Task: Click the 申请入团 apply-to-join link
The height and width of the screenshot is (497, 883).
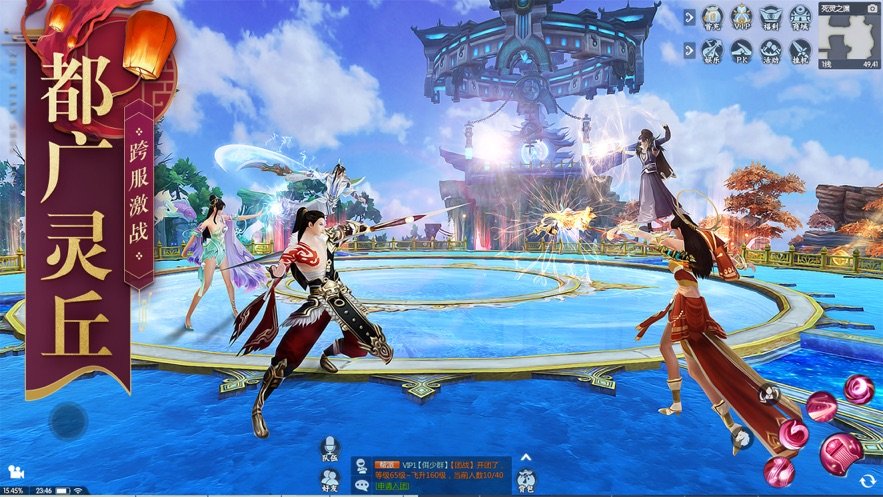Action: [x=393, y=486]
